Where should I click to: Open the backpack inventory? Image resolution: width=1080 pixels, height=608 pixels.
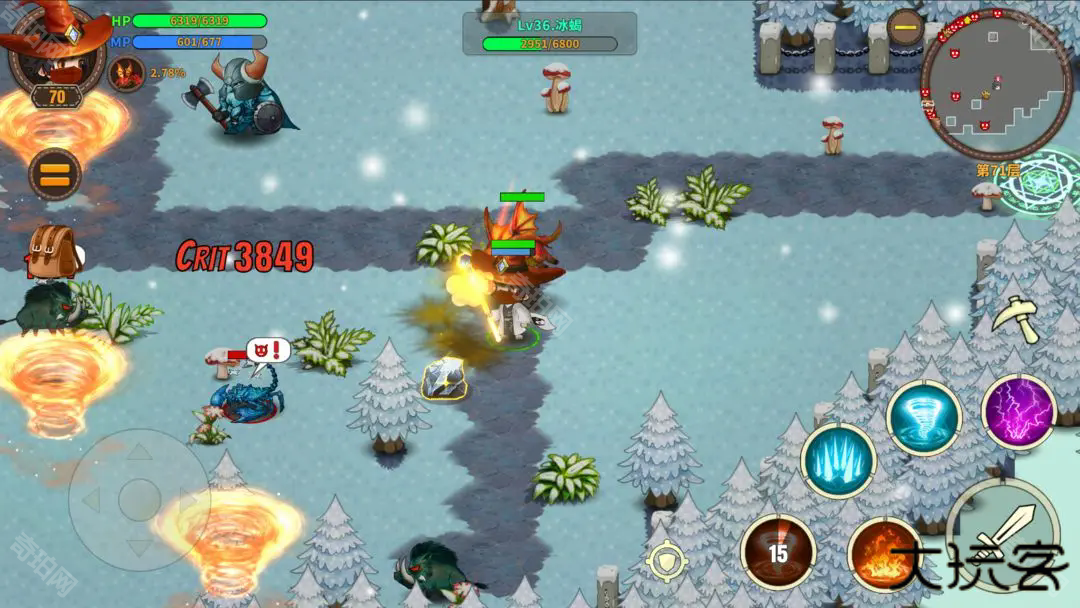coord(52,250)
